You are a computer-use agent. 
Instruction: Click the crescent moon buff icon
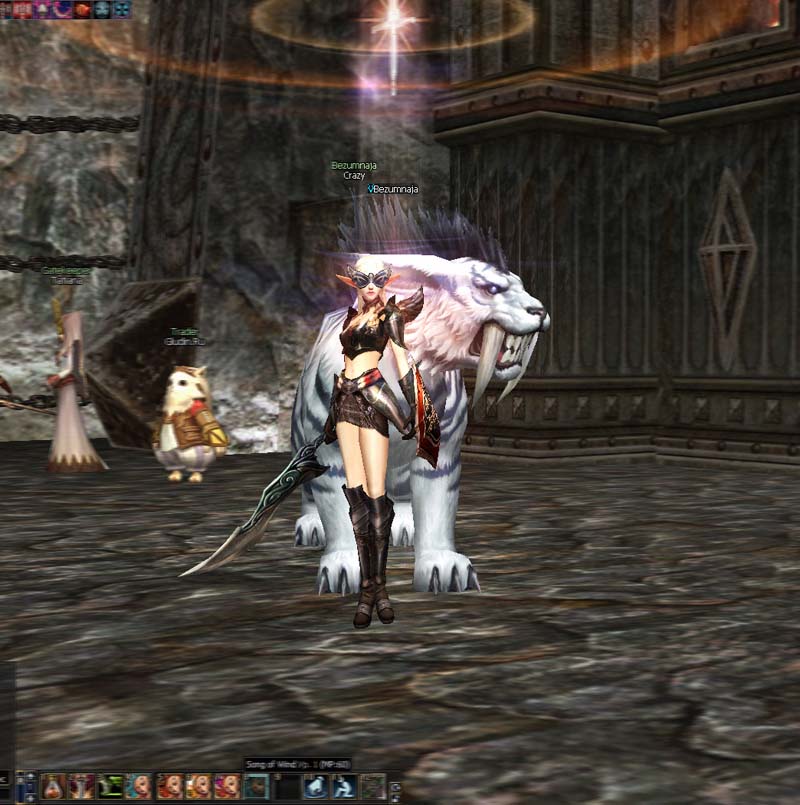point(63,9)
